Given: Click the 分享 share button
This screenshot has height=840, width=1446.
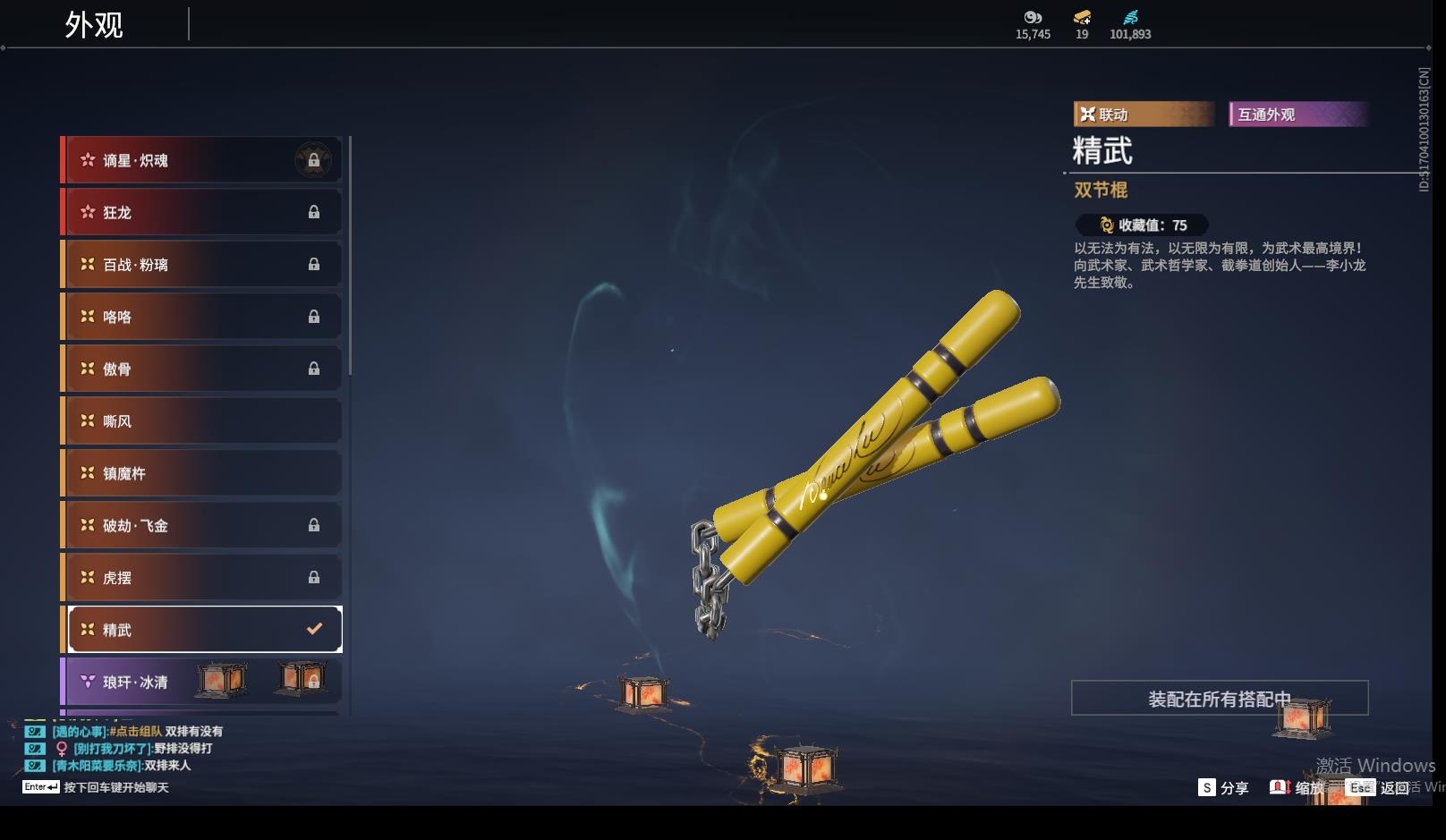Looking at the screenshot, I should point(1223,788).
